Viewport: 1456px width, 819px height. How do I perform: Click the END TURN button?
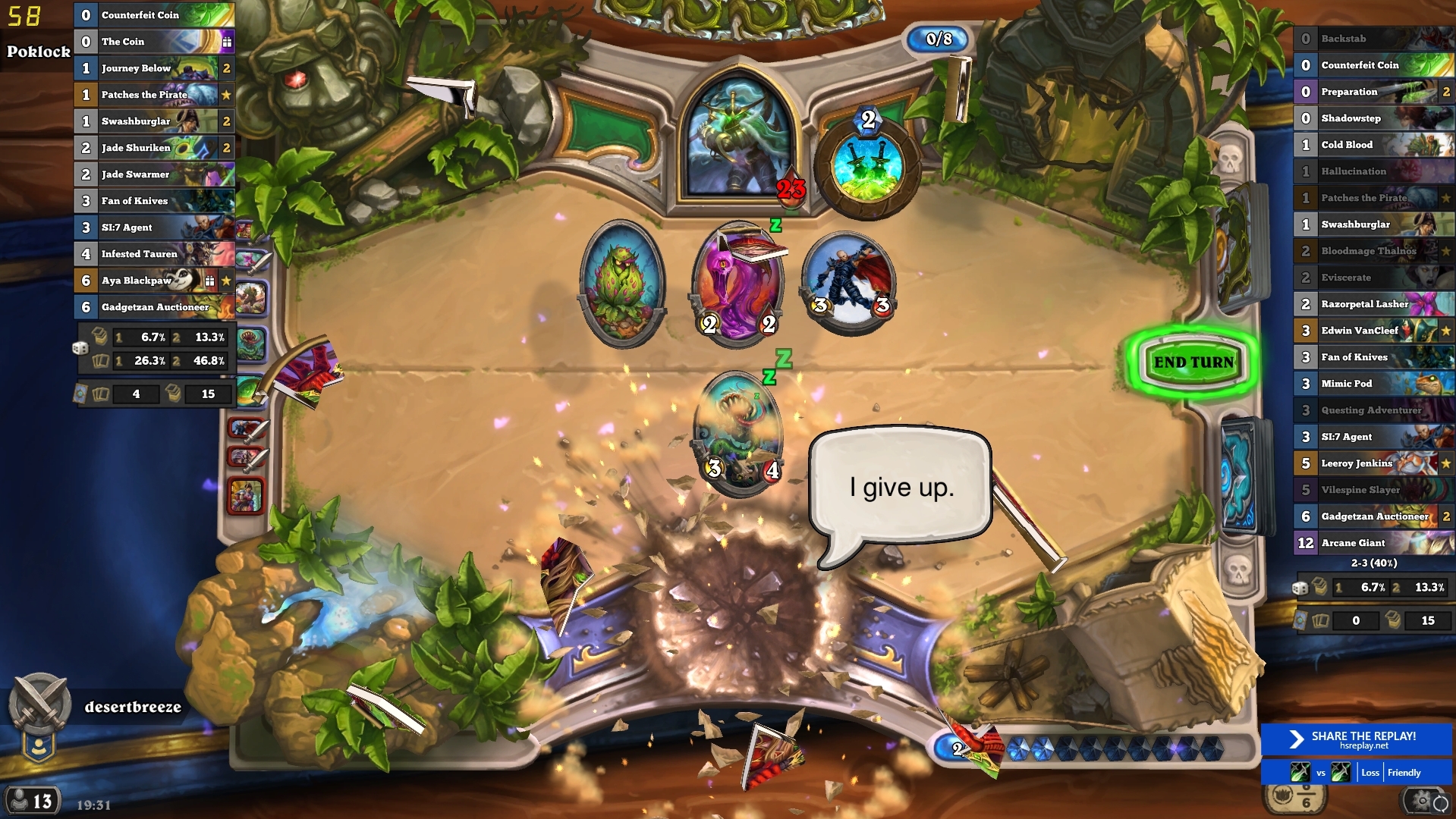coord(1193,362)
